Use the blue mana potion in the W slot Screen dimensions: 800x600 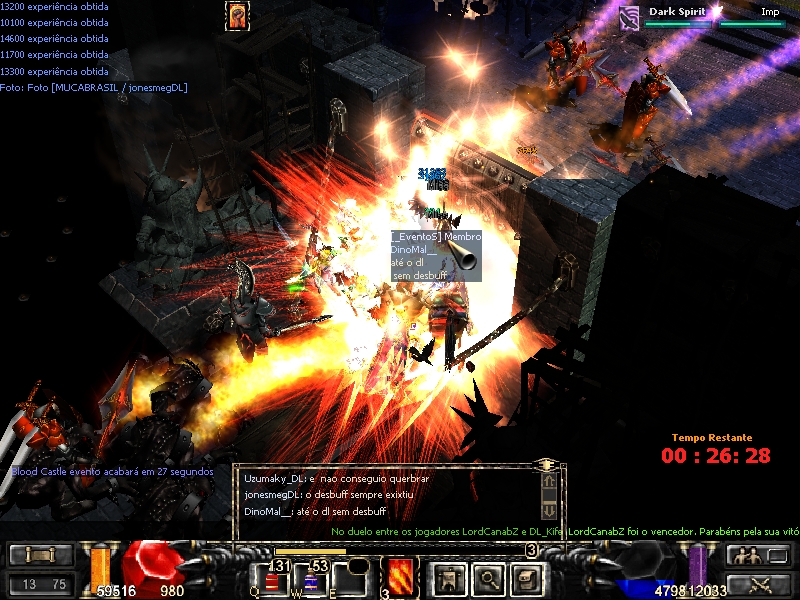(x=311, y=581)
